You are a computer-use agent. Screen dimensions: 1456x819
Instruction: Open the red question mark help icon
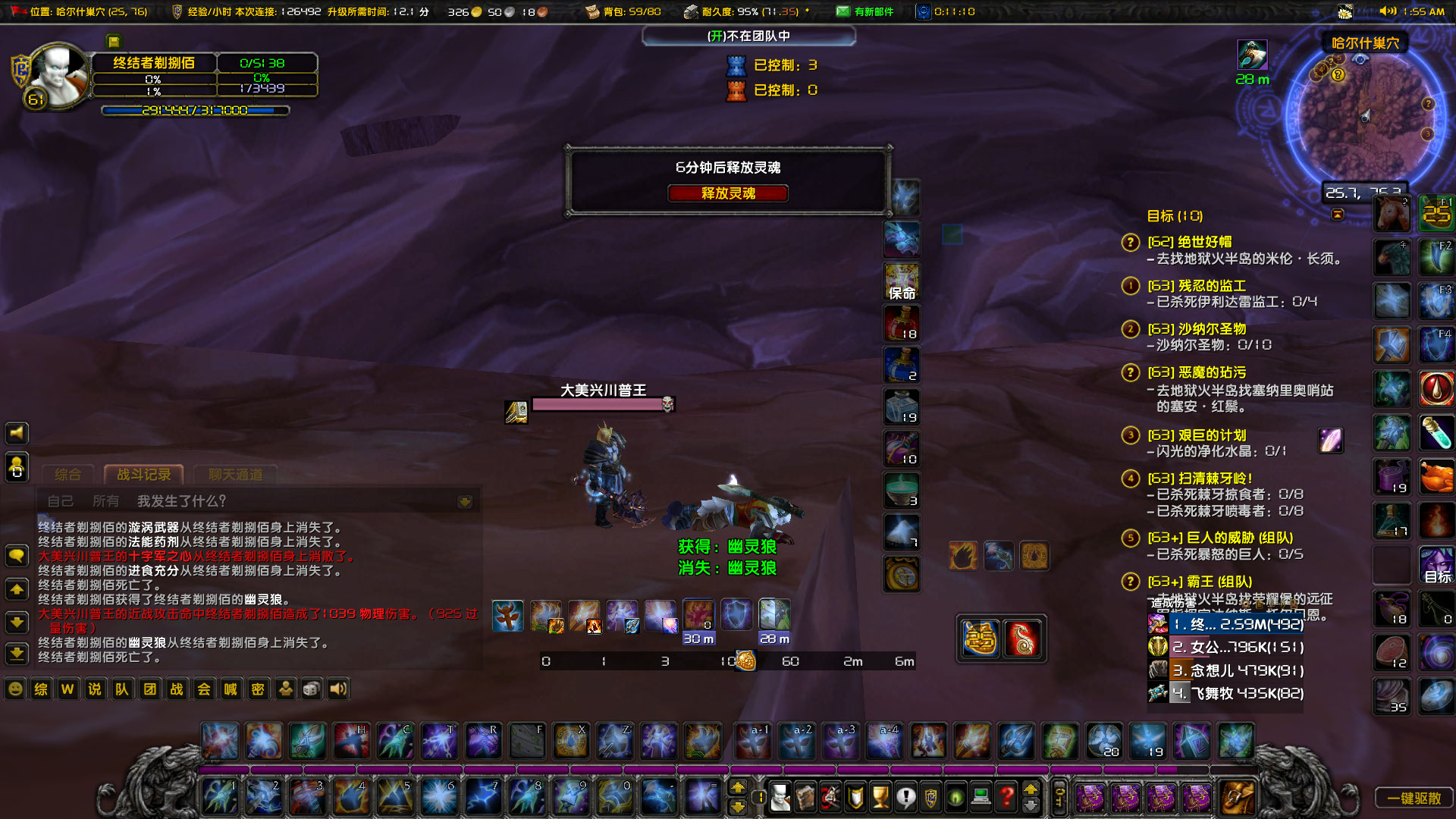click(1006, 798)
